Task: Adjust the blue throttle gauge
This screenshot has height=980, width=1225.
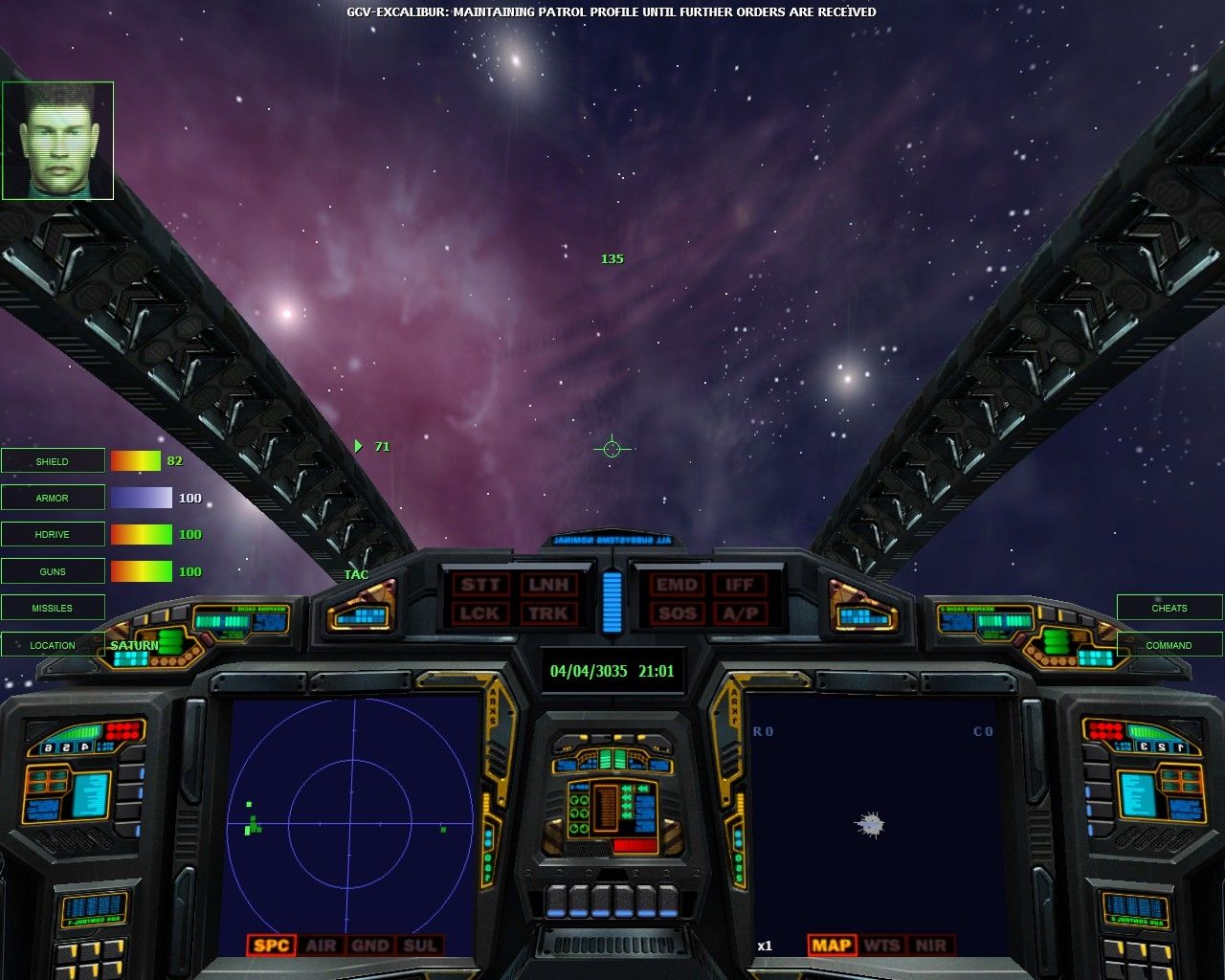Action: pos(612,603)
